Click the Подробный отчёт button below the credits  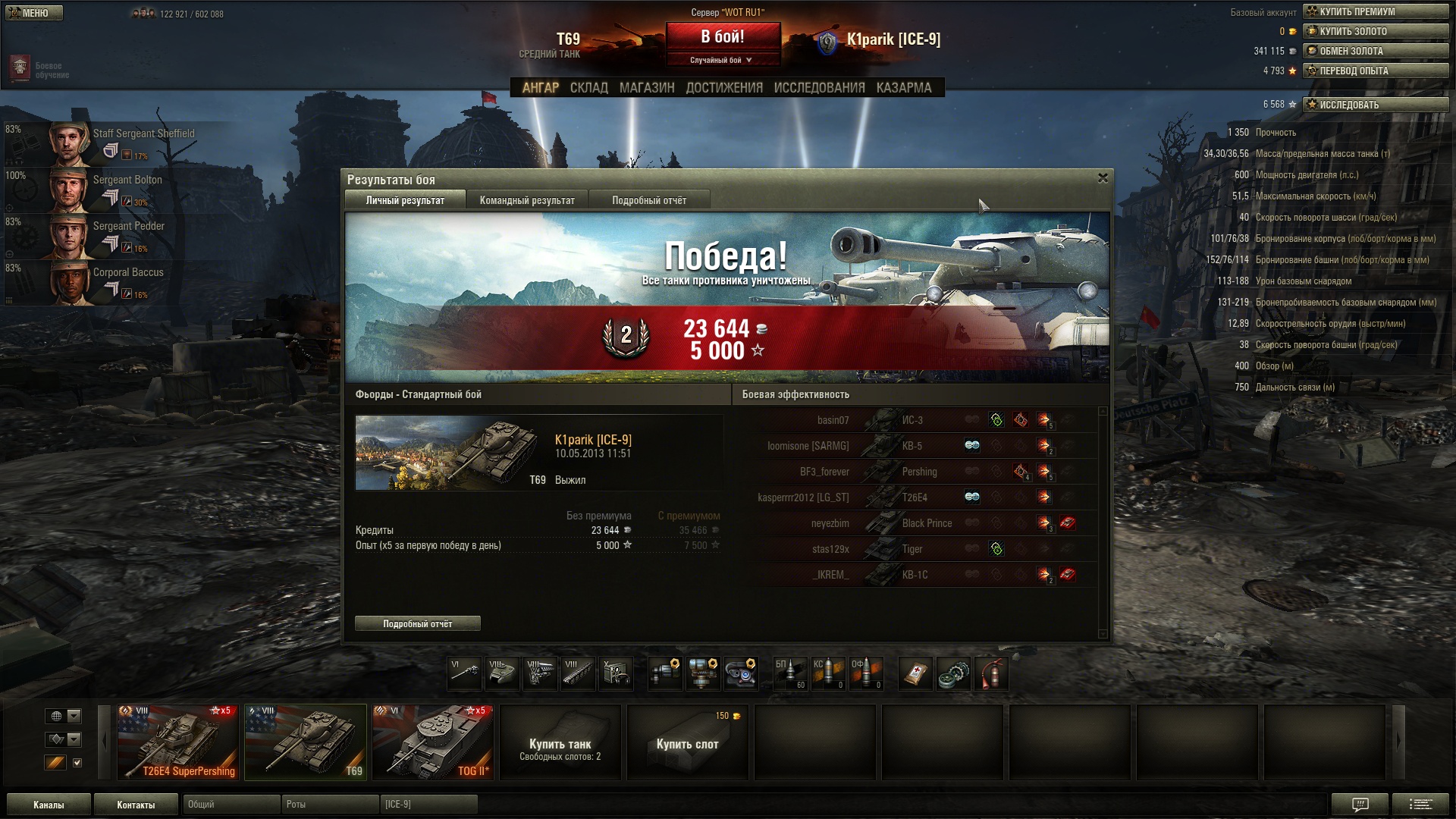(x=417, y=623)
